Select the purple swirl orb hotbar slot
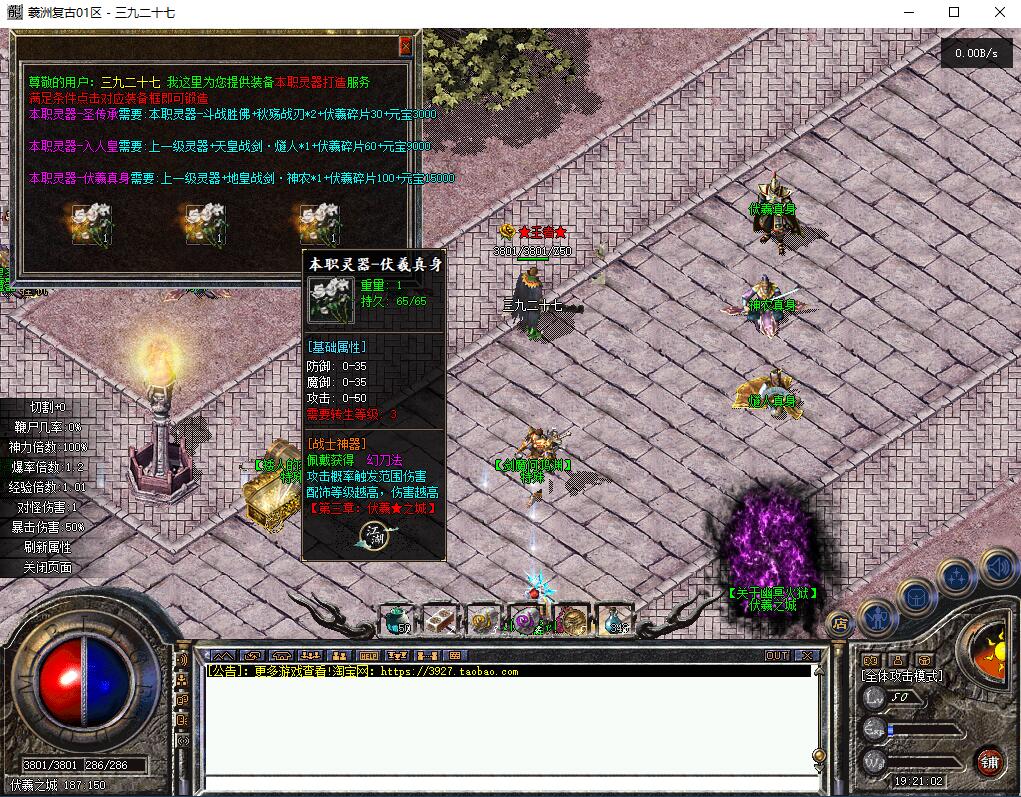The width and height of the screenshot is (1021, 797). 526,620
